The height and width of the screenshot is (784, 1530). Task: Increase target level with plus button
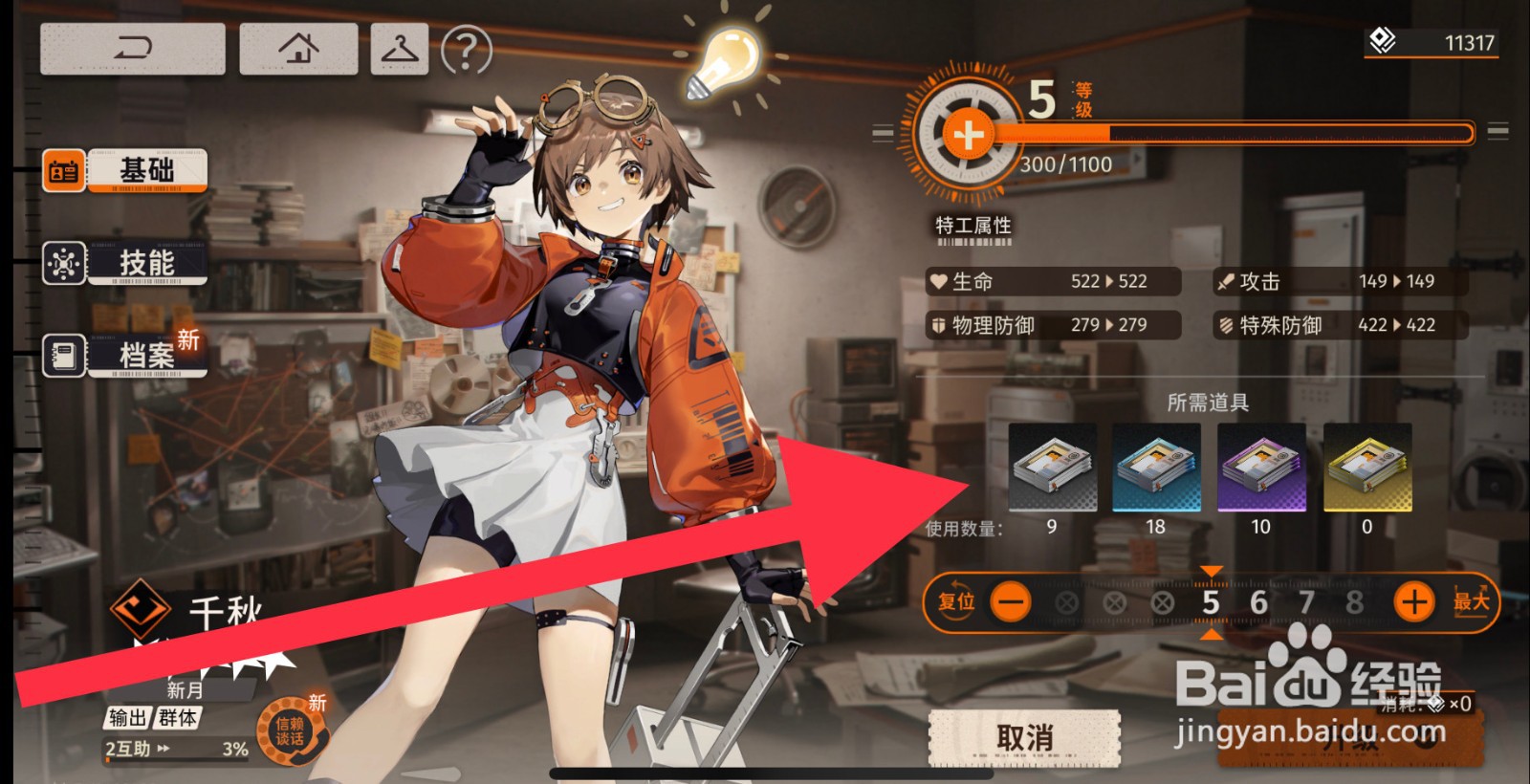[x=1414, y=602]
